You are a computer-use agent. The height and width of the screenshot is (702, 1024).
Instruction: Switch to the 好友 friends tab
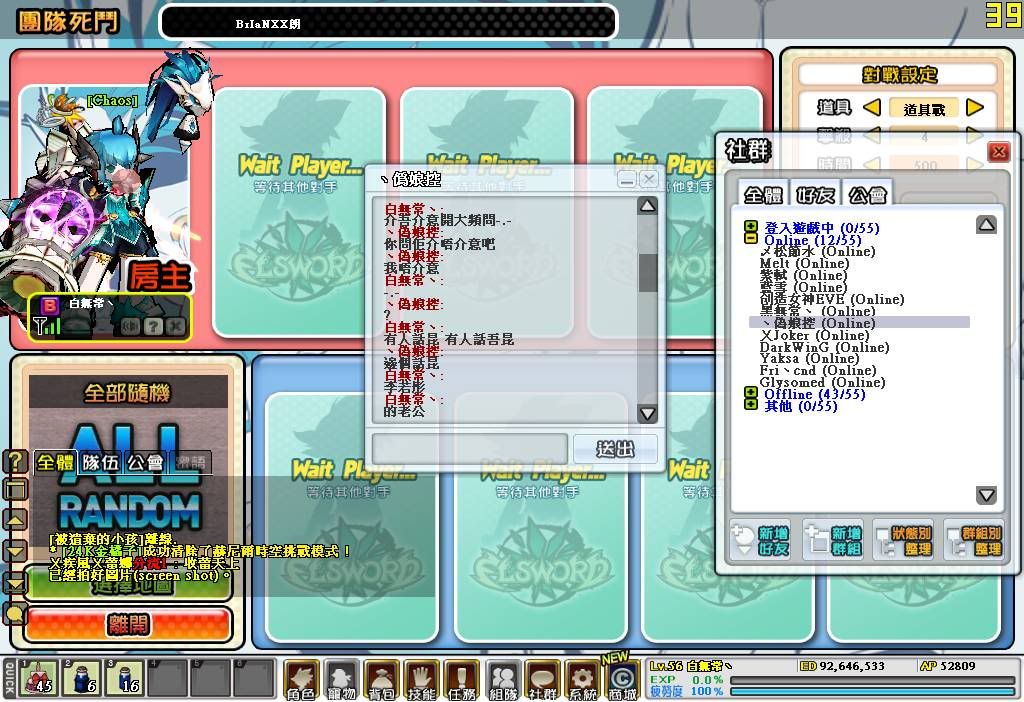(815, 194)
